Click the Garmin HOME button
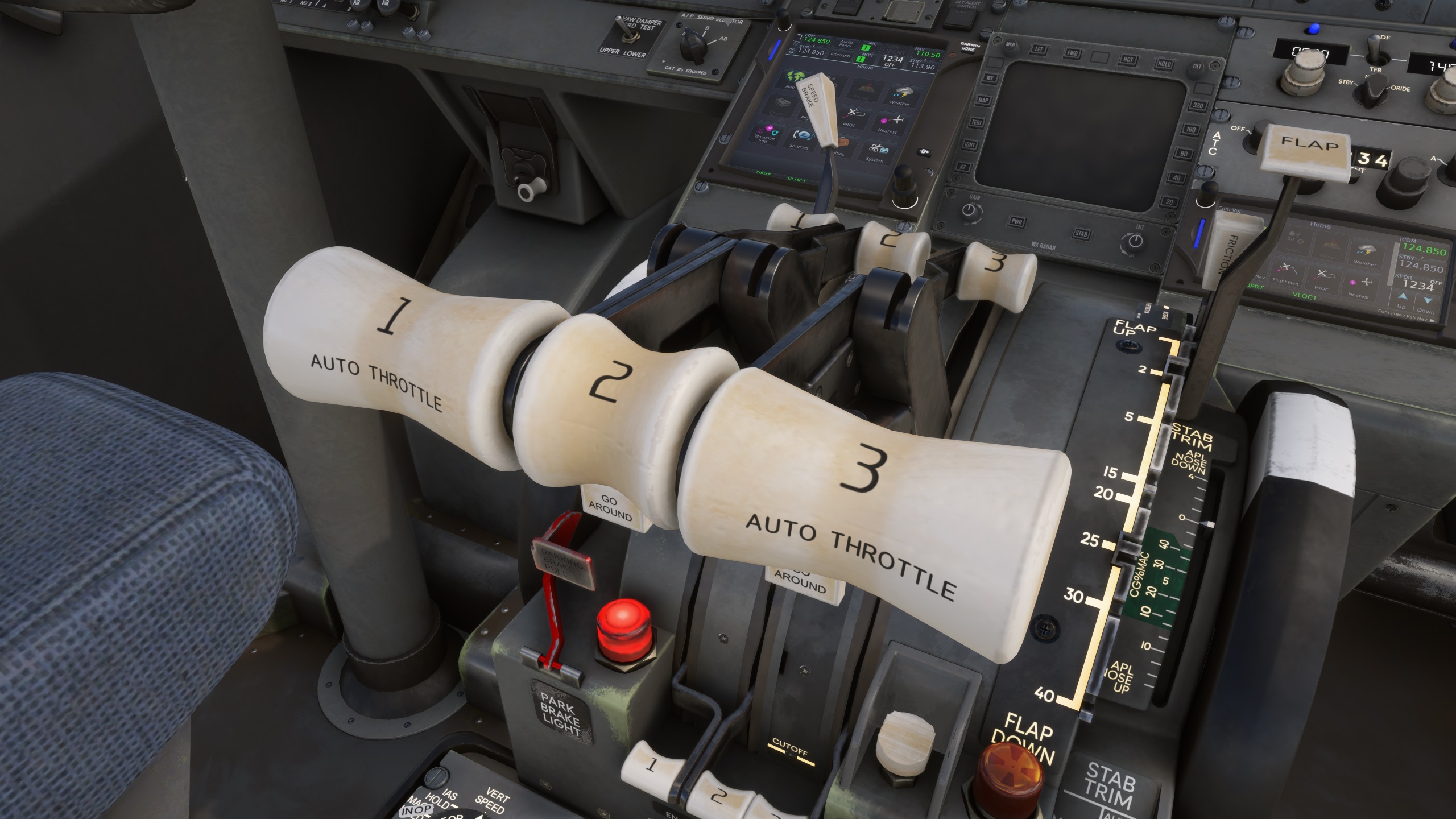1456x819 pixels. (969, 47)
